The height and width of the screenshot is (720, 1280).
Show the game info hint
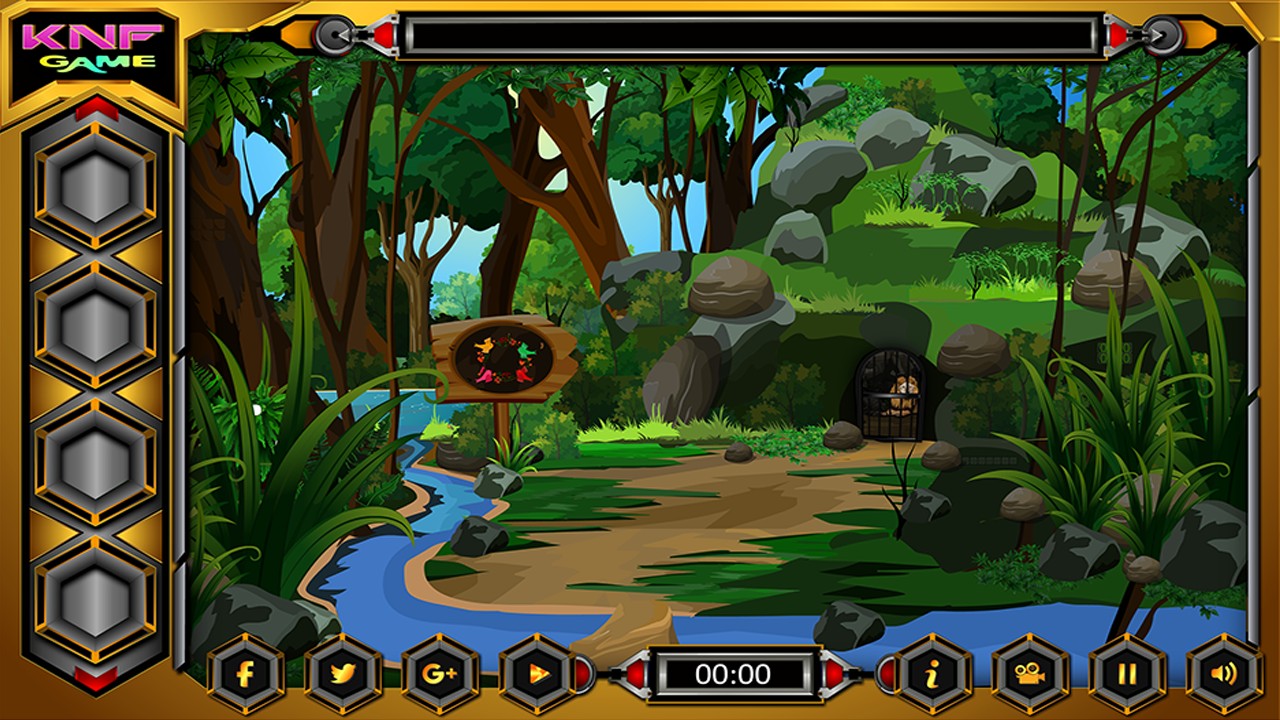(x=931, y=673)
